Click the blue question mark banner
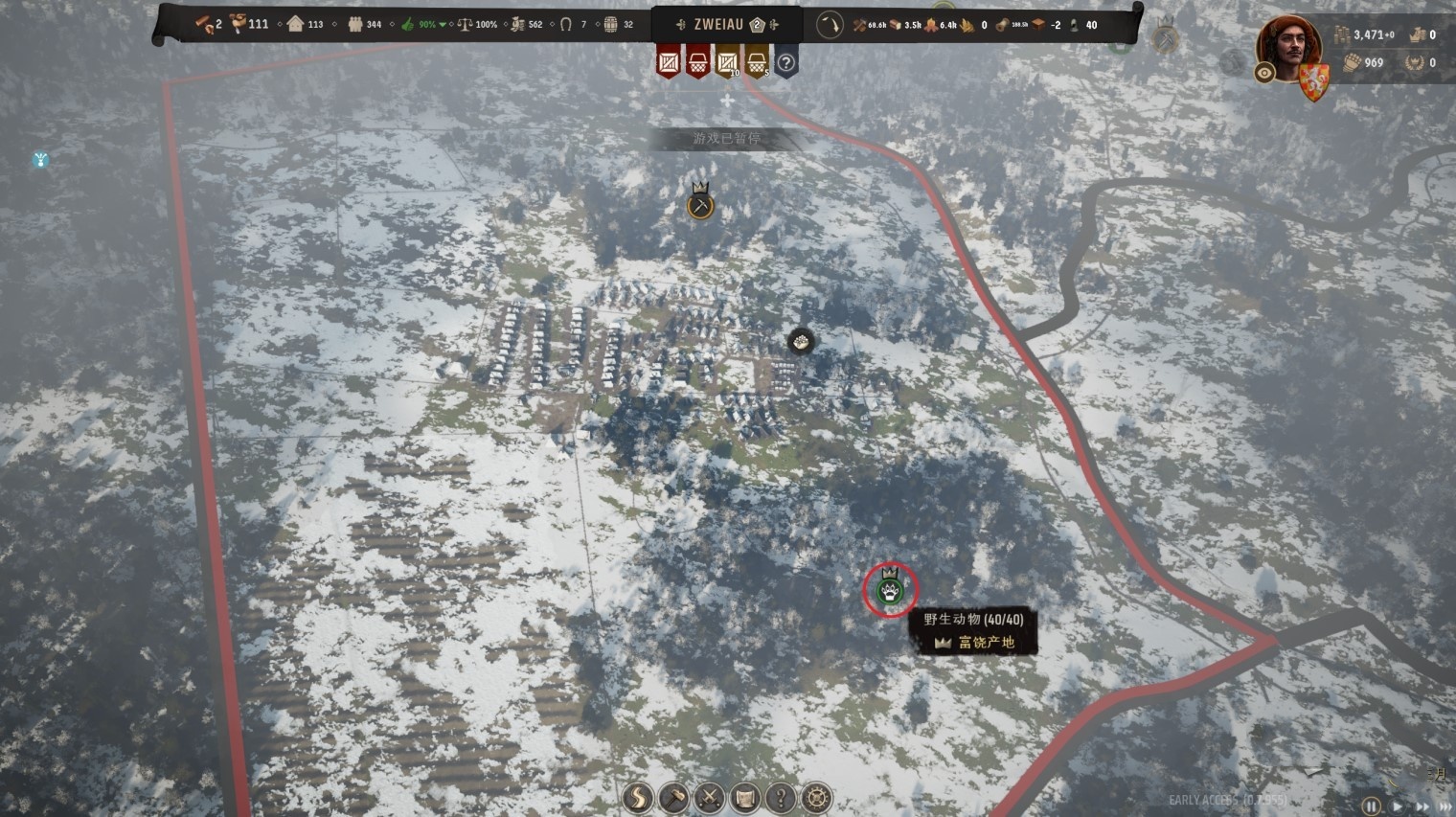Screen dimensions: 1456x817 pos(785,63)
